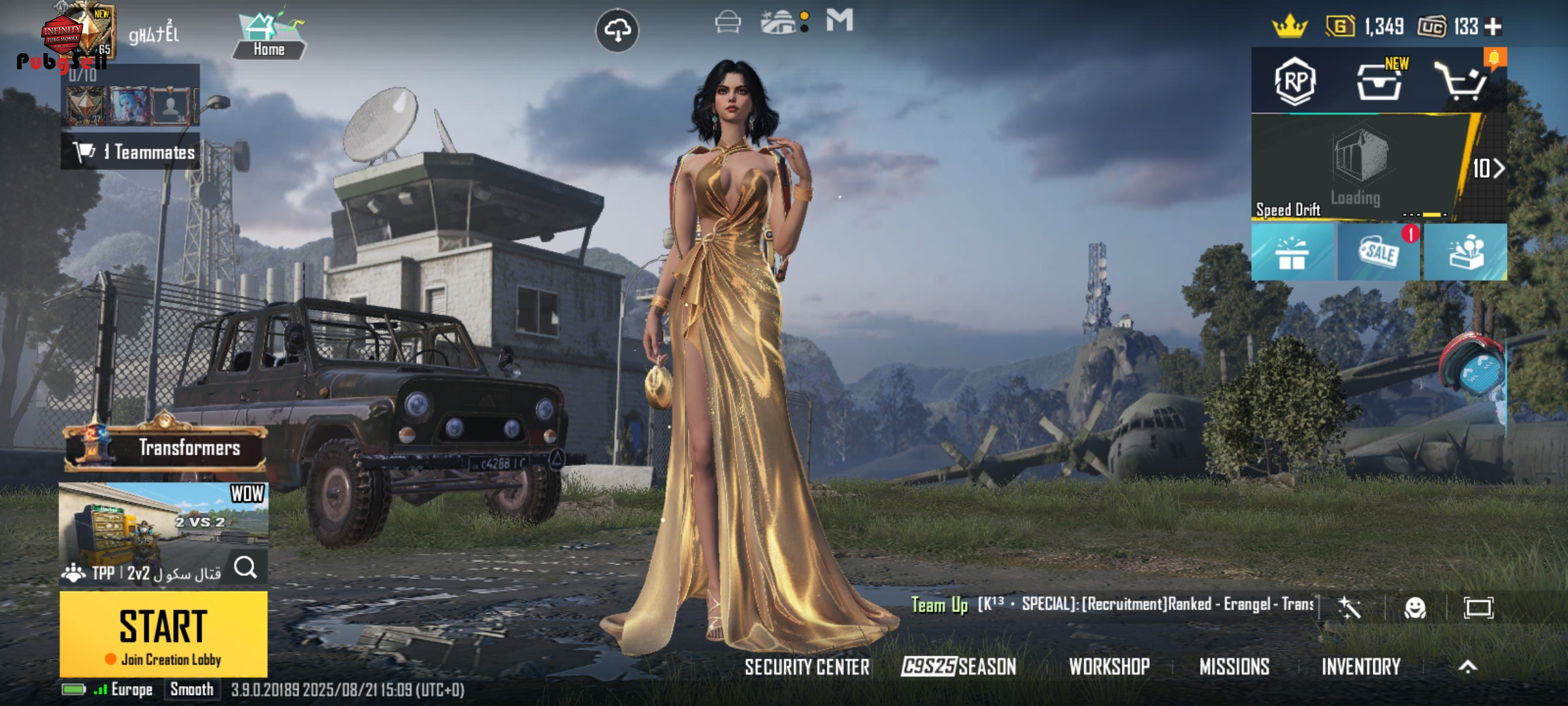This screenshot has width=1568, height=706.
Task: Open the Teammates recruitment panel
Action: (131, 152)
